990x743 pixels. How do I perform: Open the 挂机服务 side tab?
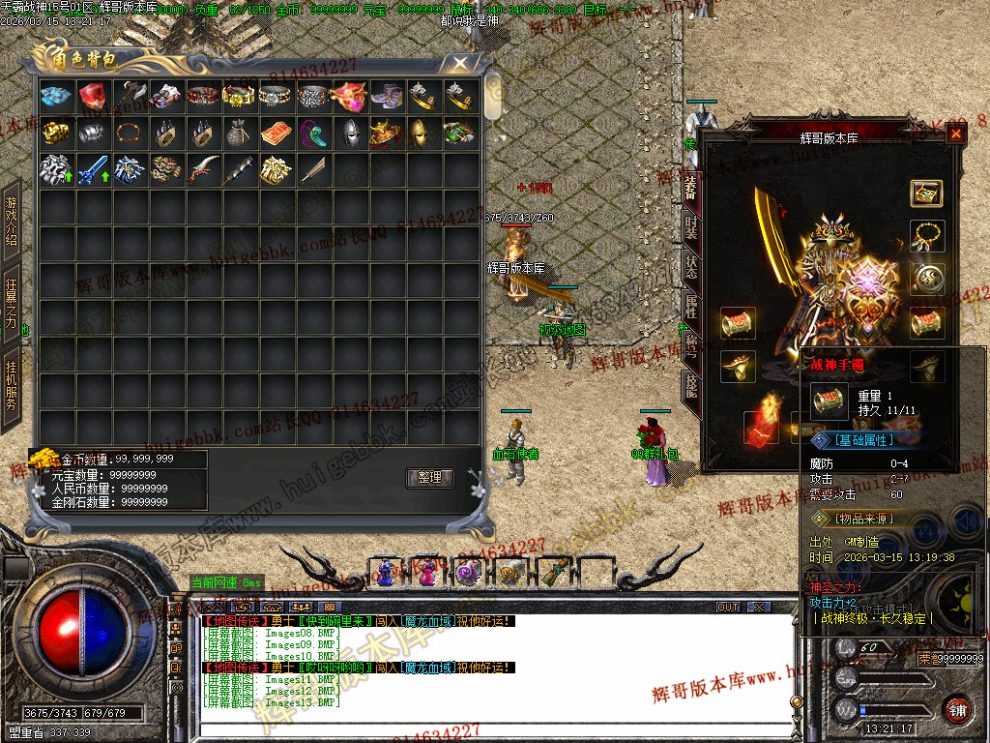(x=11, y=382)
